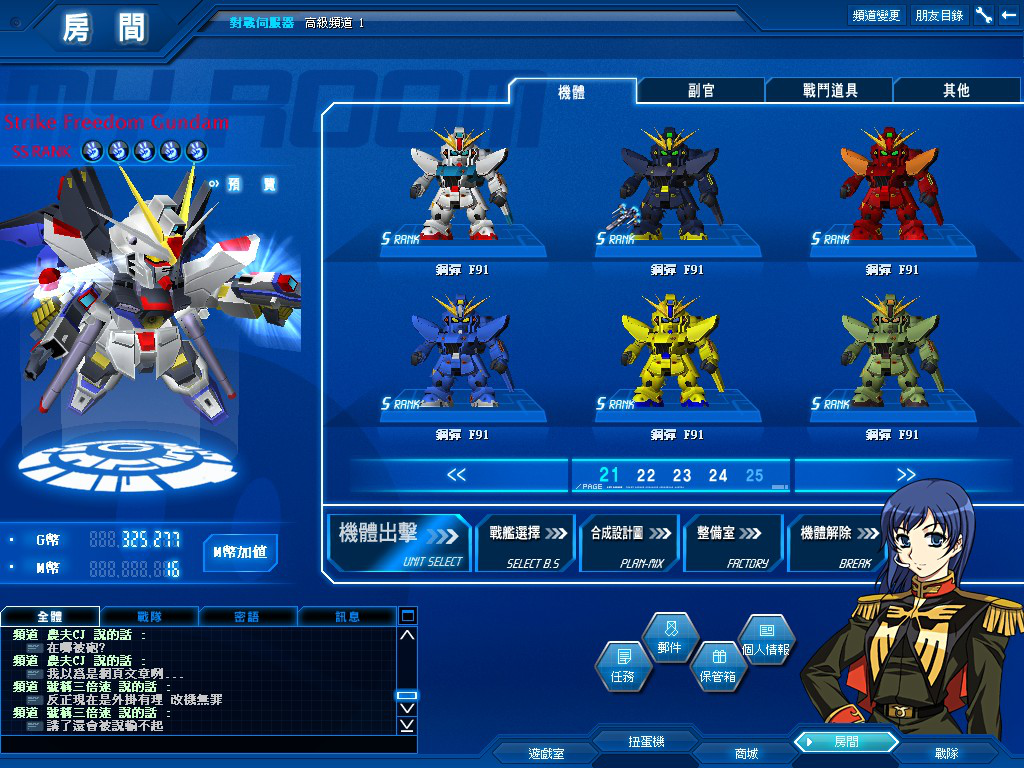
Task: Switch to the 副官 tab
Action: click(701, 91)
